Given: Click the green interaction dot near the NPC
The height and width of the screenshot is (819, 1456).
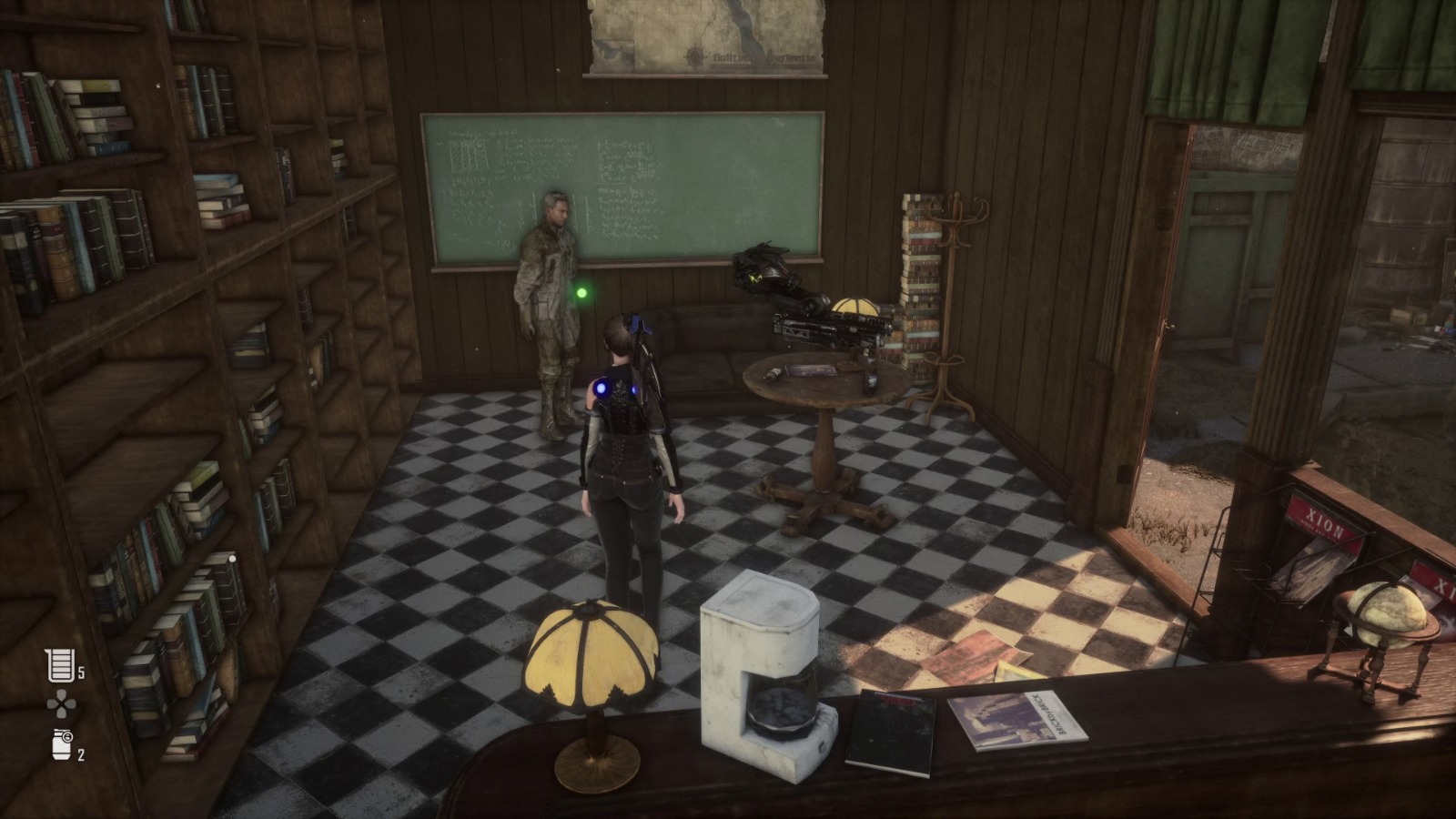Looking at the screenshot, I should coord(580,291).
